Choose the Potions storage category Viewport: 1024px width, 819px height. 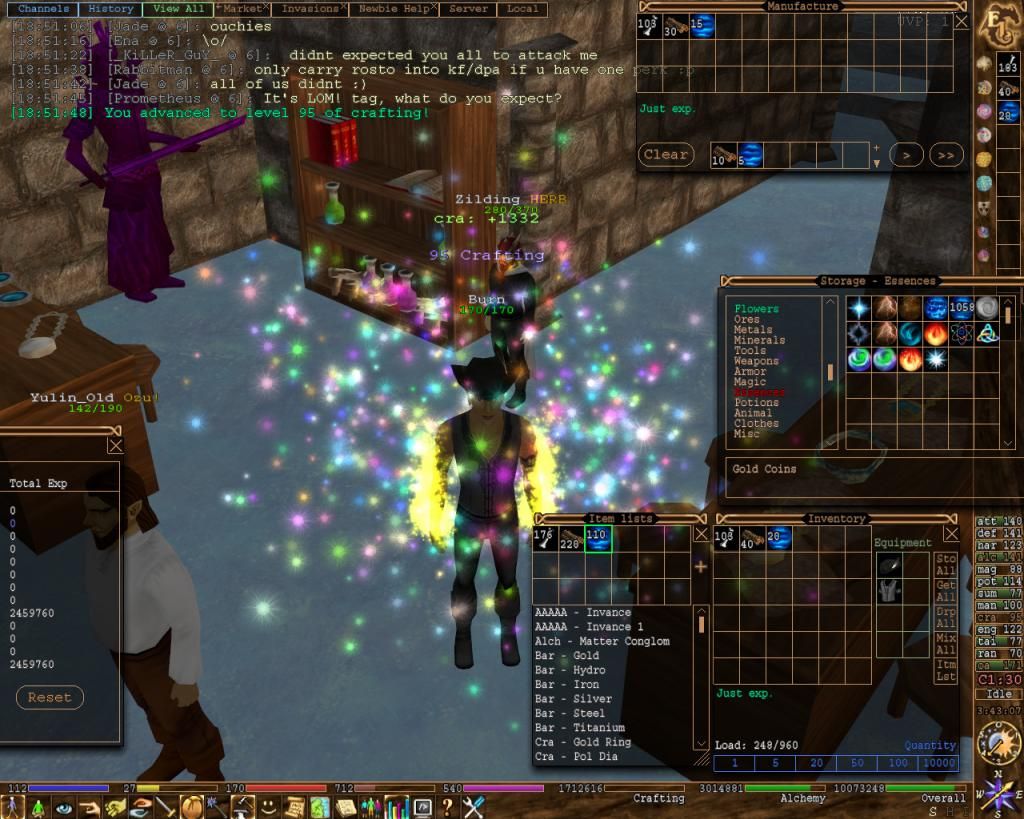pyautogui.click(x=756, y=403)
